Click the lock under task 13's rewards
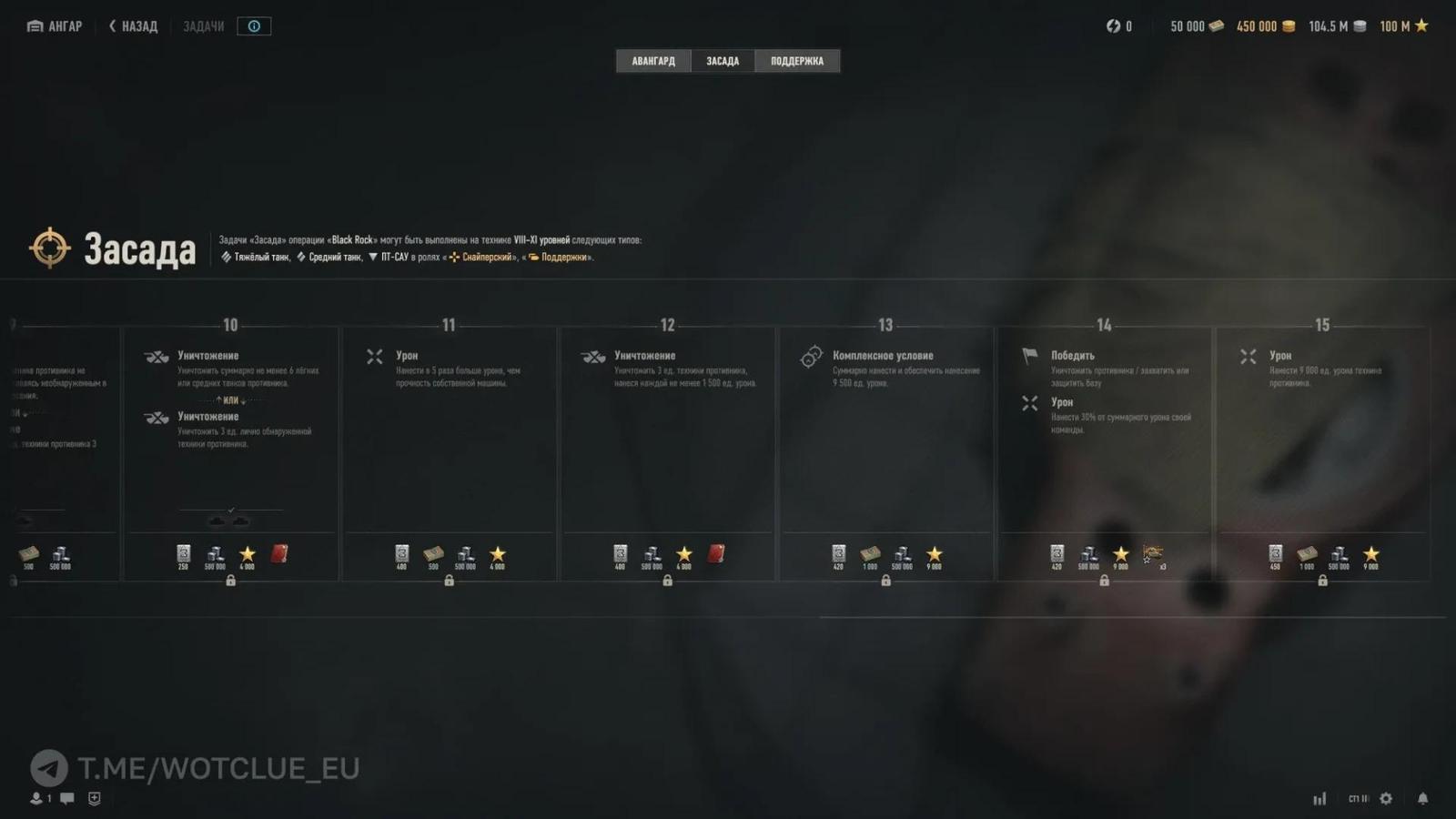This screenshot has width=1456, height=819. click(885, 580)
